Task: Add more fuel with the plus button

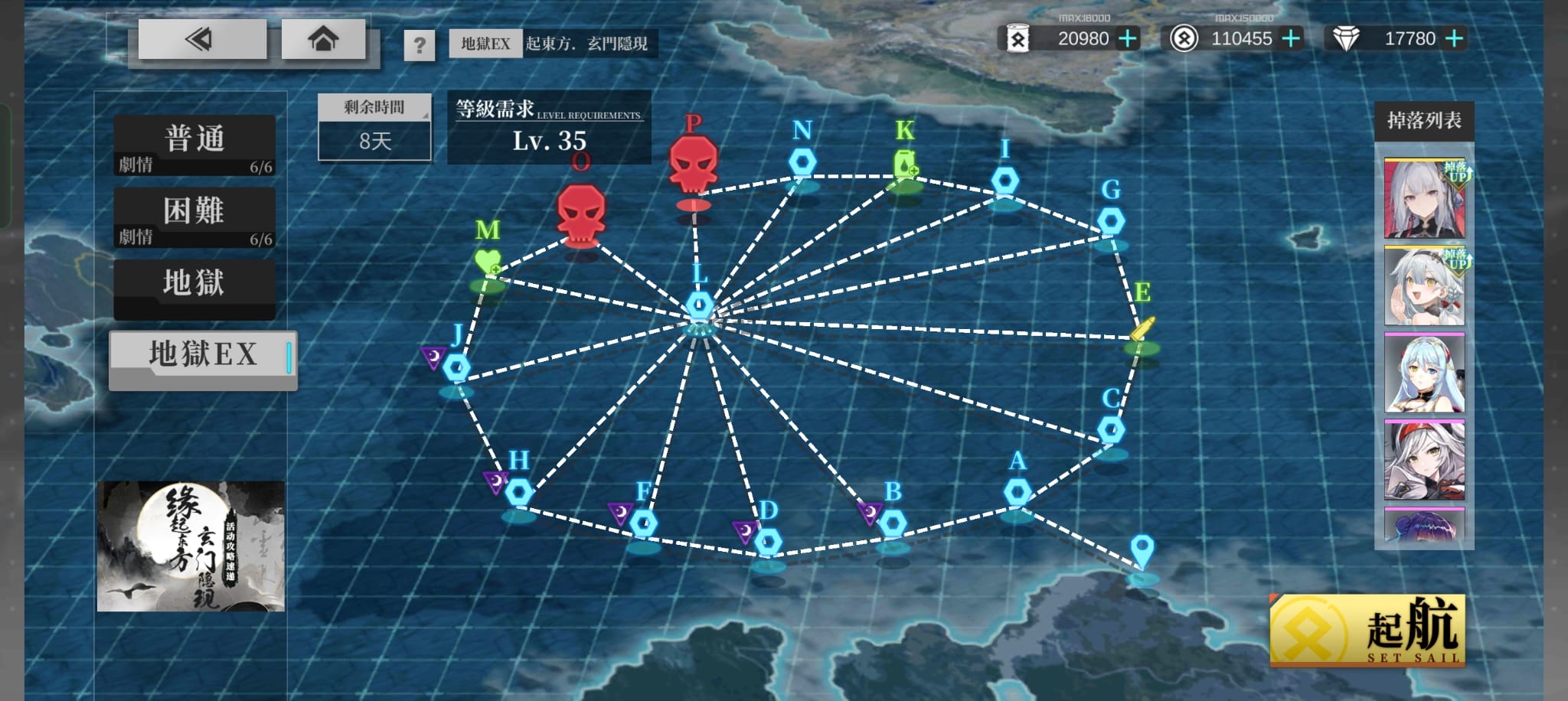Action: pyautogui.click(x=1127, y=38)
